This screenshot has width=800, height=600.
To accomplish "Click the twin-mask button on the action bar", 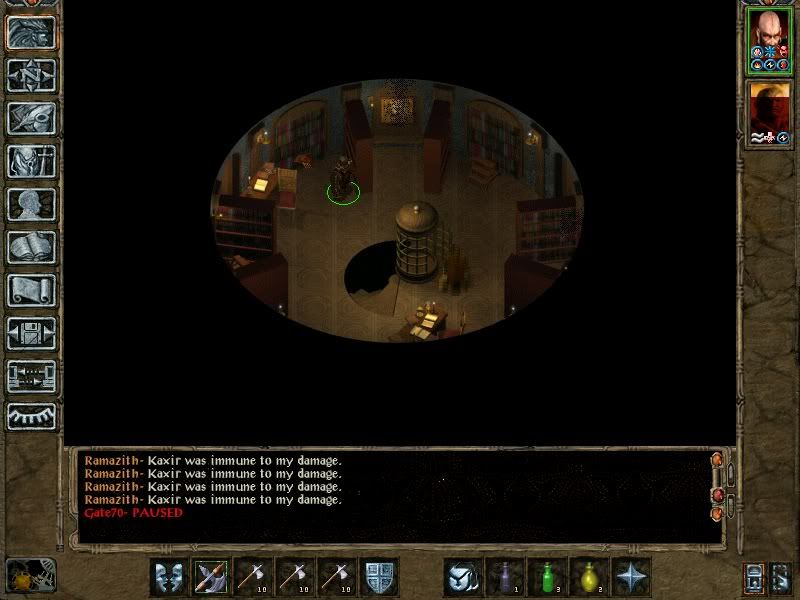I will (169, 577).
